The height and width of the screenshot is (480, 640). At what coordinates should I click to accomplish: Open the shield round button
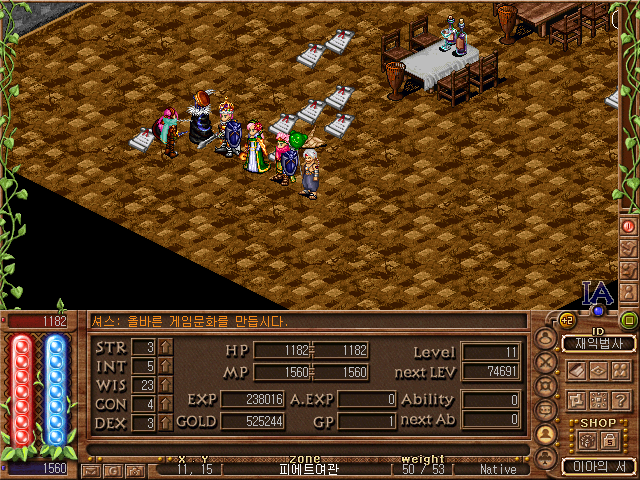coord(546,387)
